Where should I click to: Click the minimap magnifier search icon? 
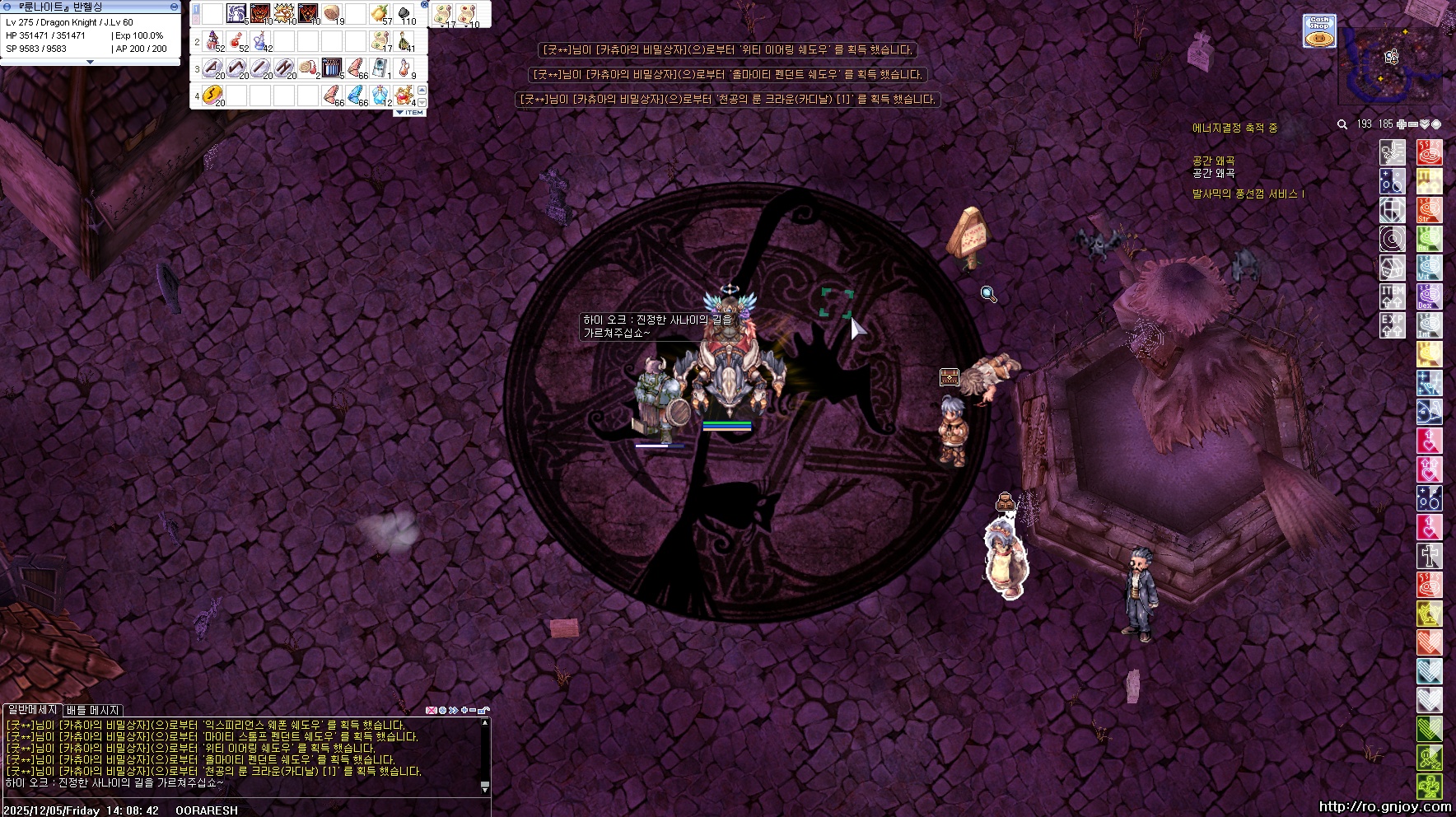(1342, 124)
